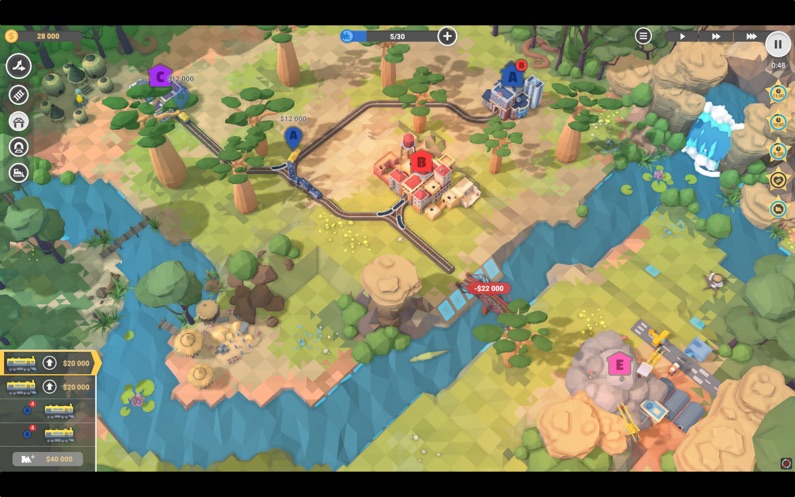Image resolution: width=795 pixels, height=497 pixels.
Task: Select the -$22 000 bridge cost marker
Action: click(489, 288)
